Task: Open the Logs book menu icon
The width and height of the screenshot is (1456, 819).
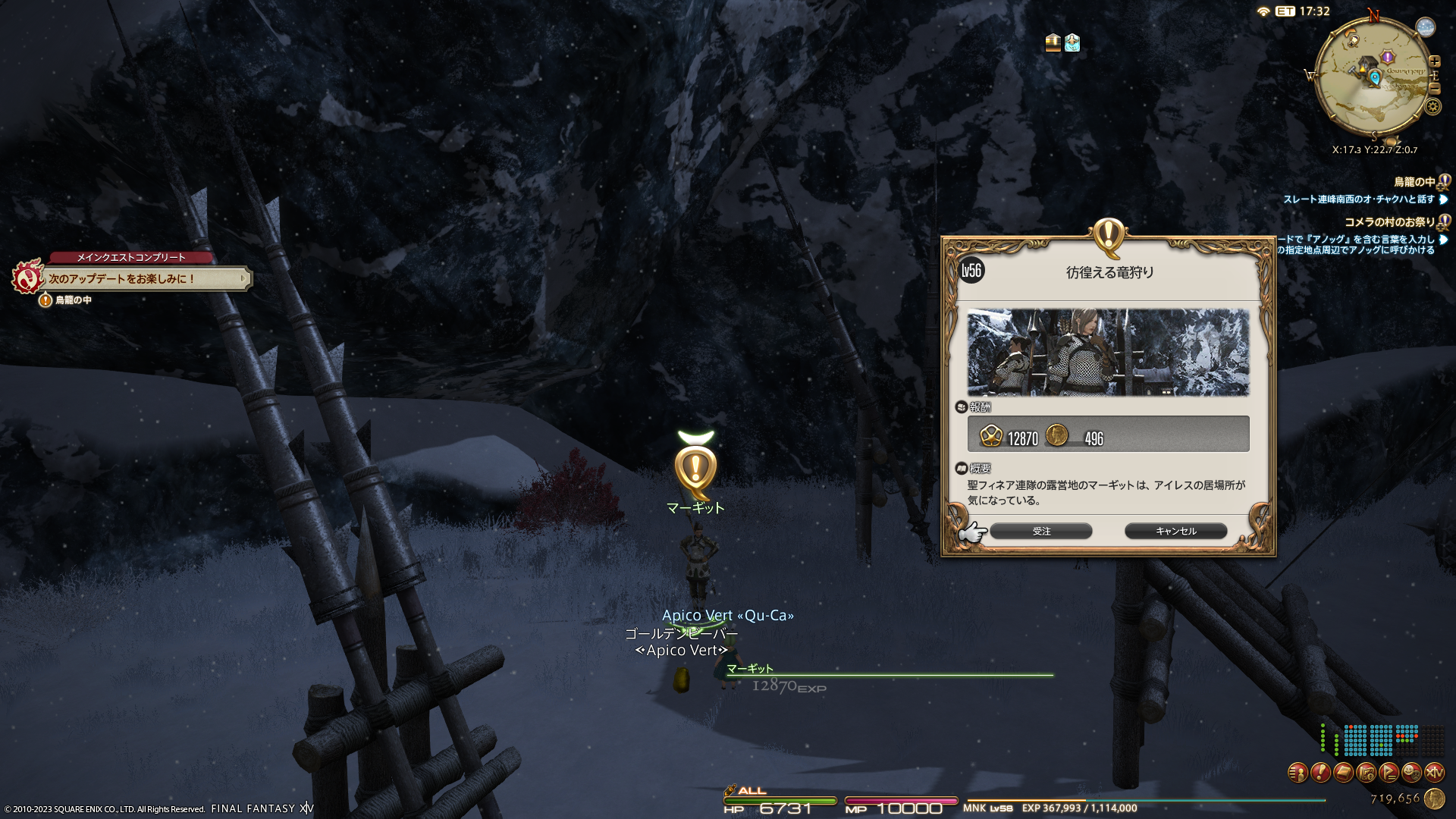Action: (1343, 773)
